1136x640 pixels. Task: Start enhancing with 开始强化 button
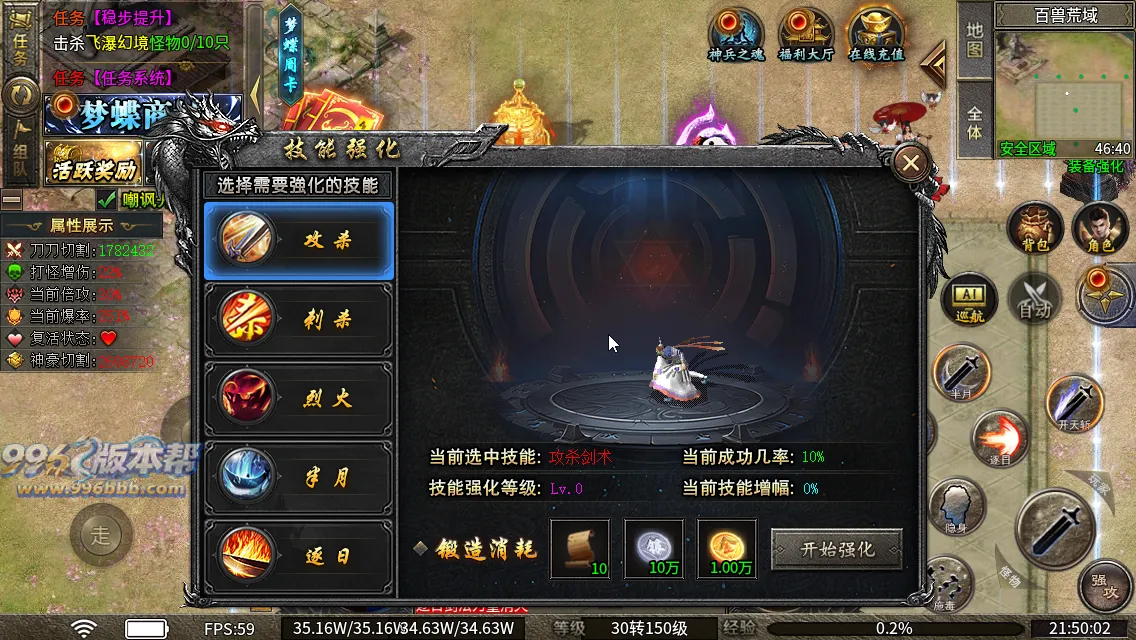click(837, 549)
